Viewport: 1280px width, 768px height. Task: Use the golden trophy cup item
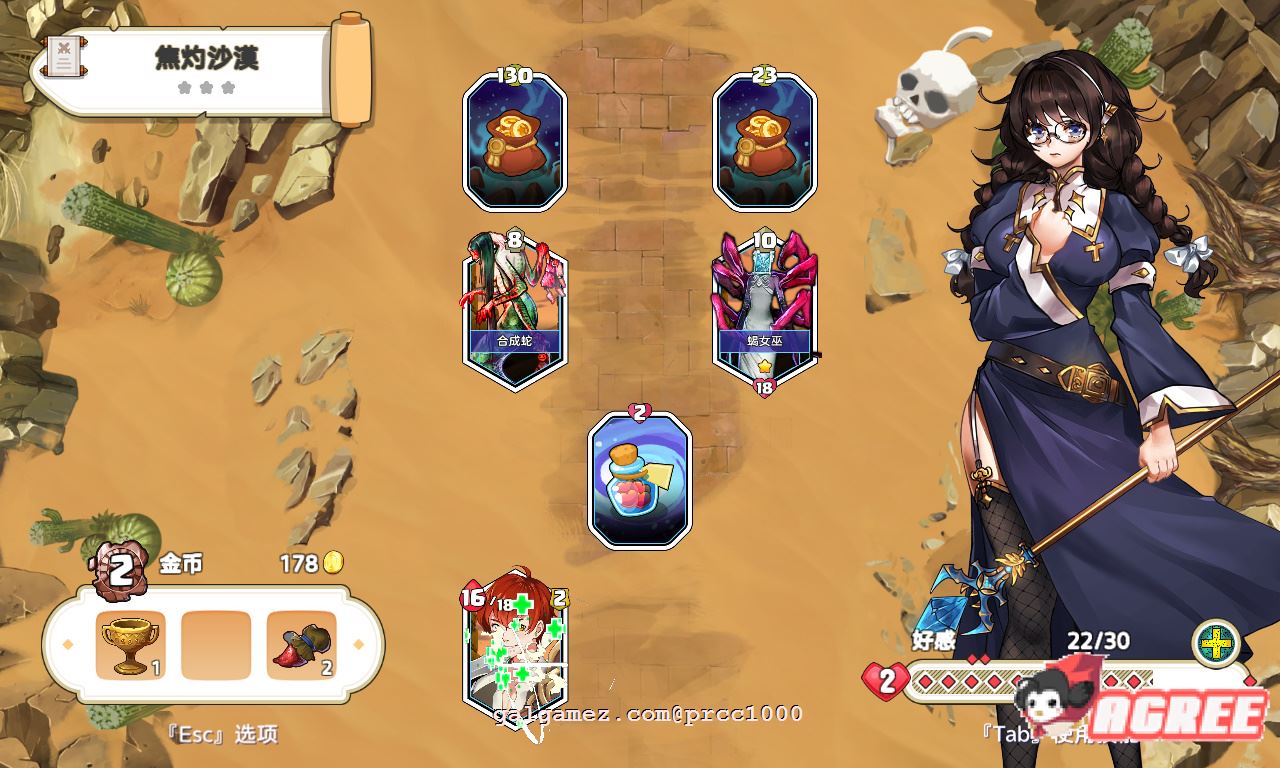[x=130, y=645]
